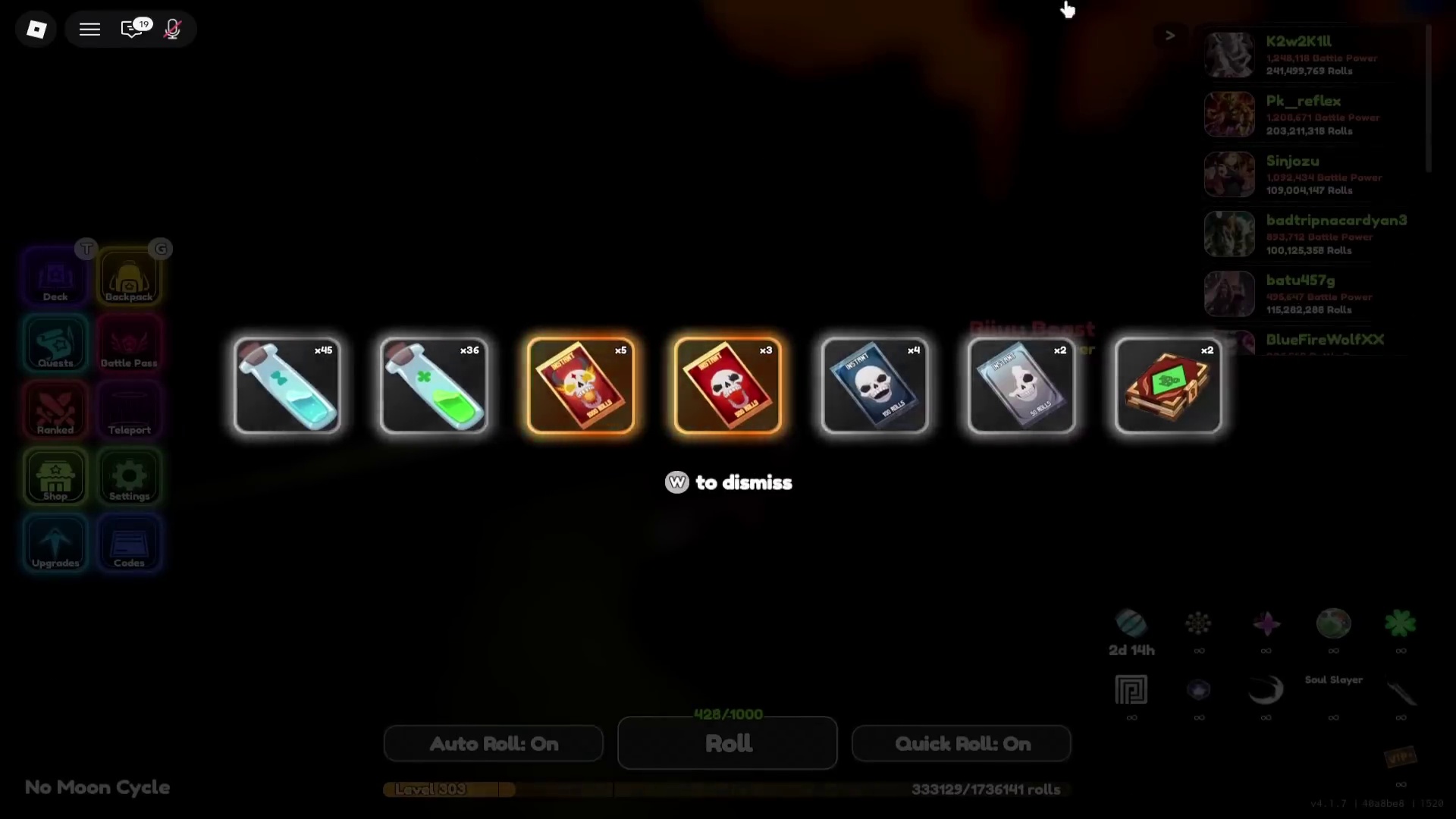Image resolution: width=1456 pixels, height=819 pixels.
Task: Toggle the Quick Roll button
Action: click(x=962, y=744)
